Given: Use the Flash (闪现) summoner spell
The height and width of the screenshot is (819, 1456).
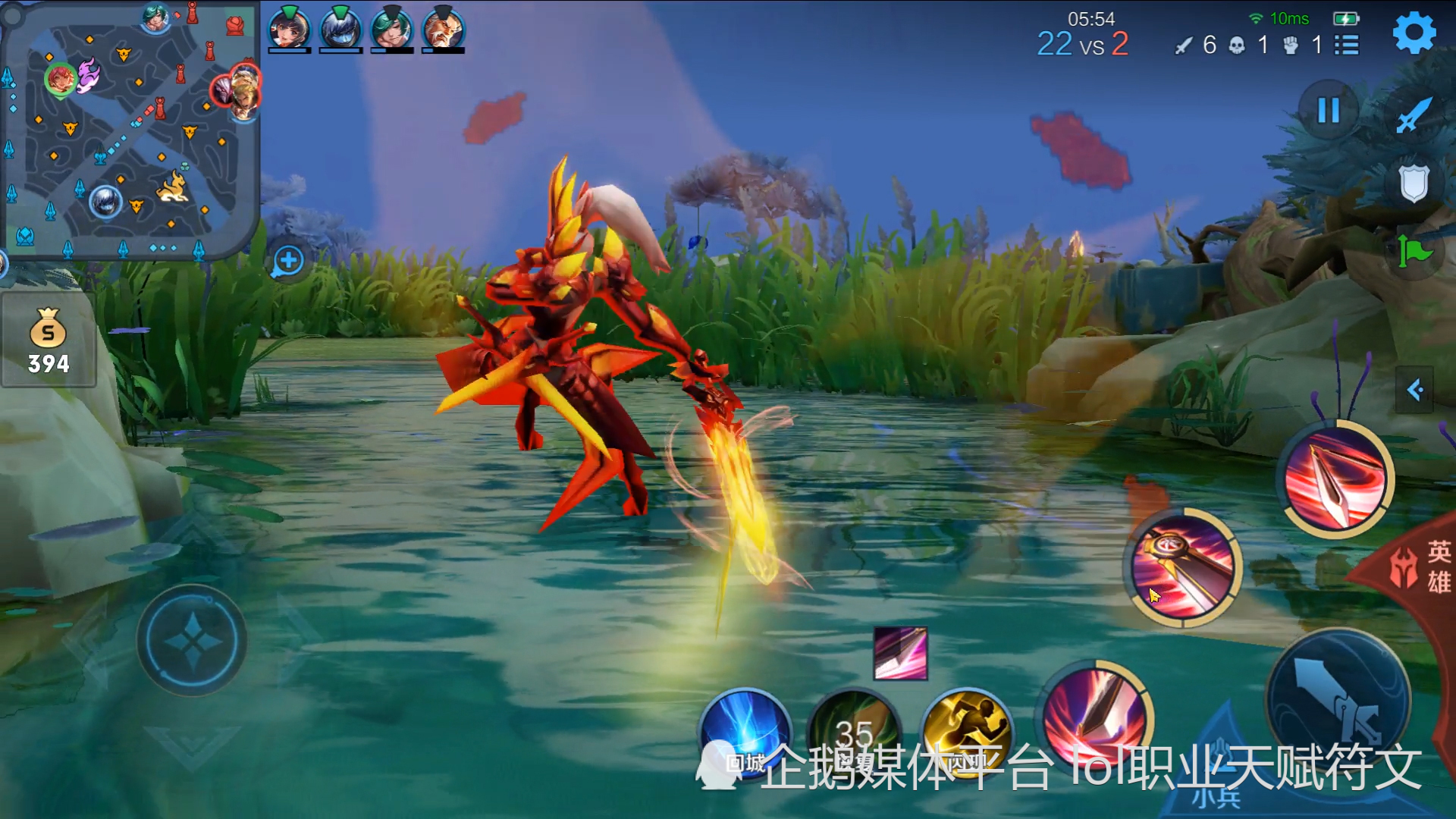Looking at the screenshot, I should 967,732.
